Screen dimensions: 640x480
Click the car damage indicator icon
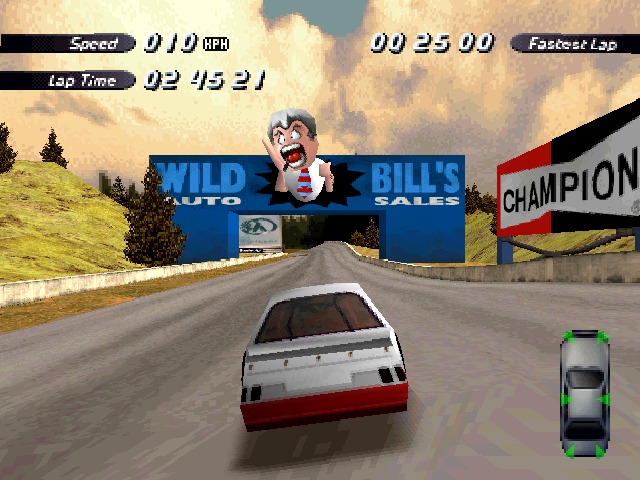tap(584, 393)
